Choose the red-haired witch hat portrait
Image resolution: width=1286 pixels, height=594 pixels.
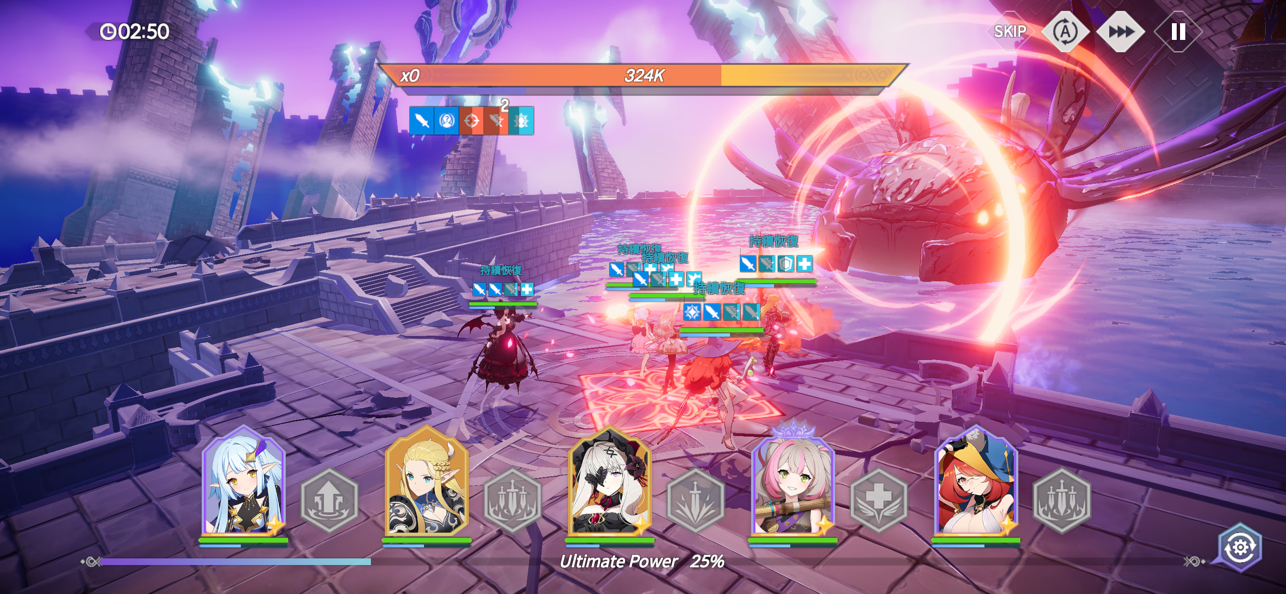(976, 481)
